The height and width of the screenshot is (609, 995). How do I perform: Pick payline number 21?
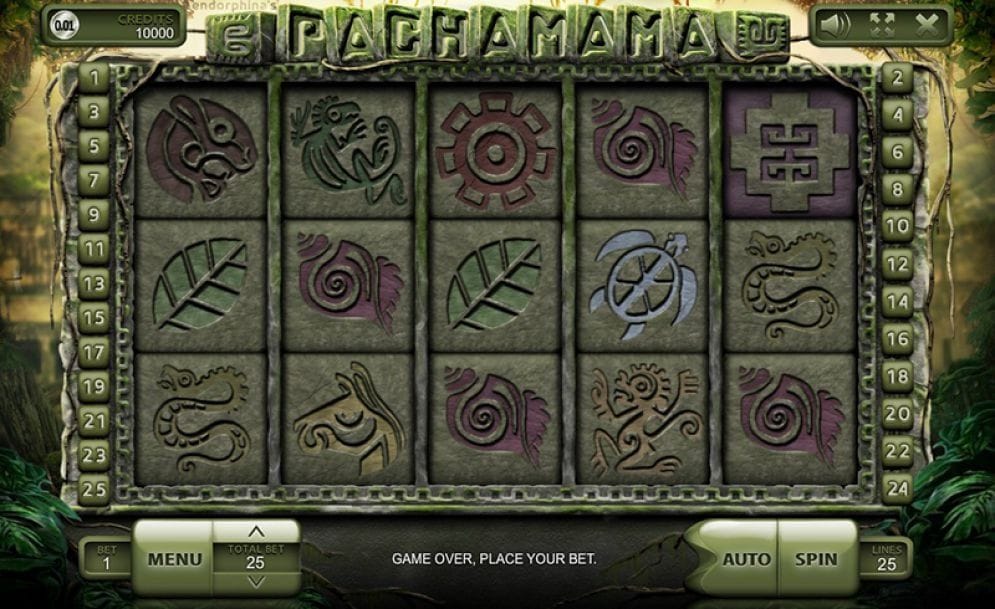(x=94, y=422)
